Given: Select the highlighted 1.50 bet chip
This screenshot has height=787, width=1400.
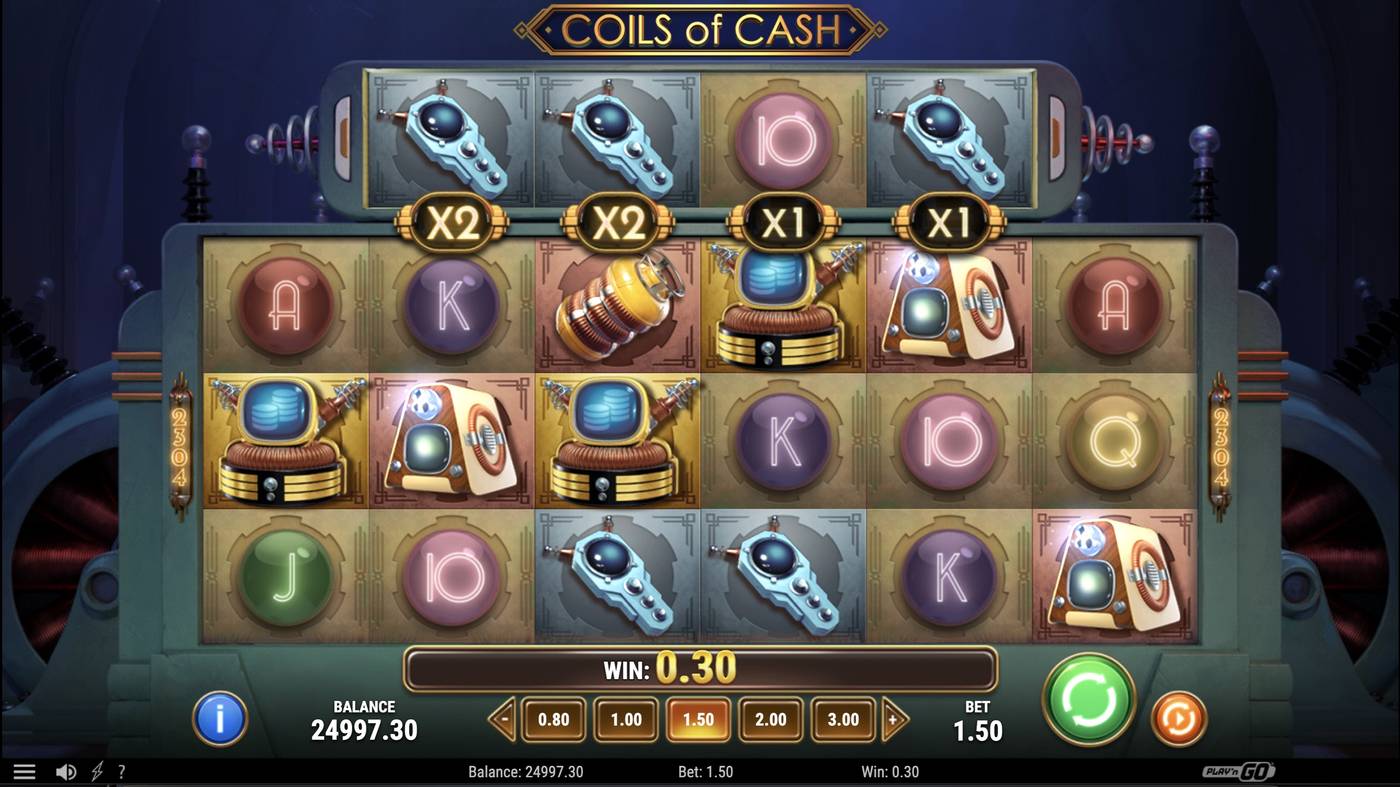Looking at the screenshot, I should tap(699, 718).
